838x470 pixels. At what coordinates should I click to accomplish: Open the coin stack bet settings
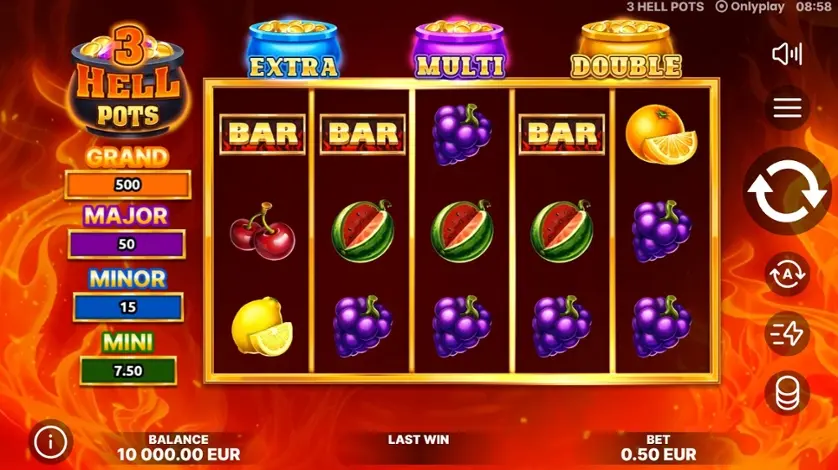tap(787, 393)
